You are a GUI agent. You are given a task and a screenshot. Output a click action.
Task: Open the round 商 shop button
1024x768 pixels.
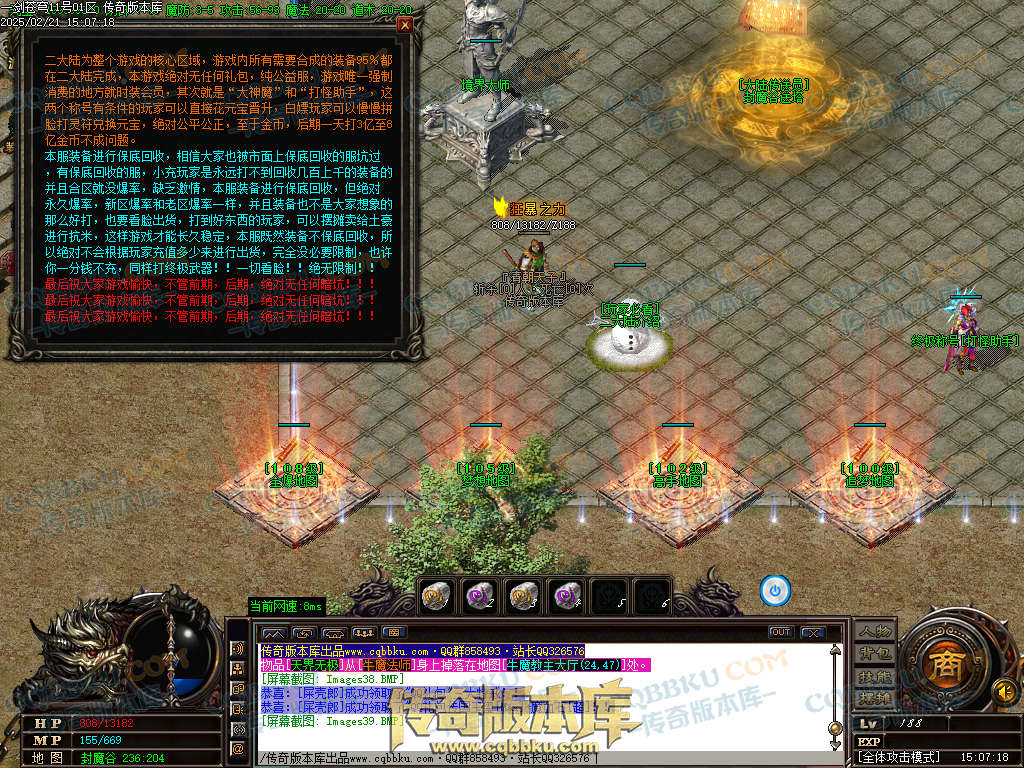pos(942,667)
